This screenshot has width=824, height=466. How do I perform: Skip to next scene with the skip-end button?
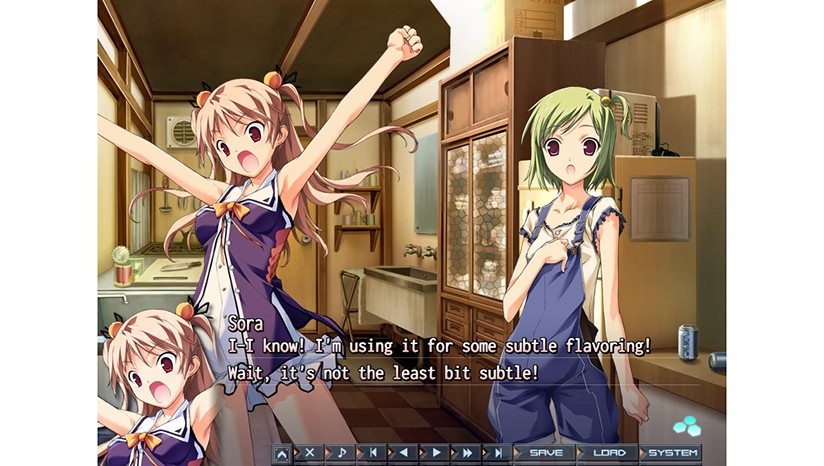tap(497, 453)
